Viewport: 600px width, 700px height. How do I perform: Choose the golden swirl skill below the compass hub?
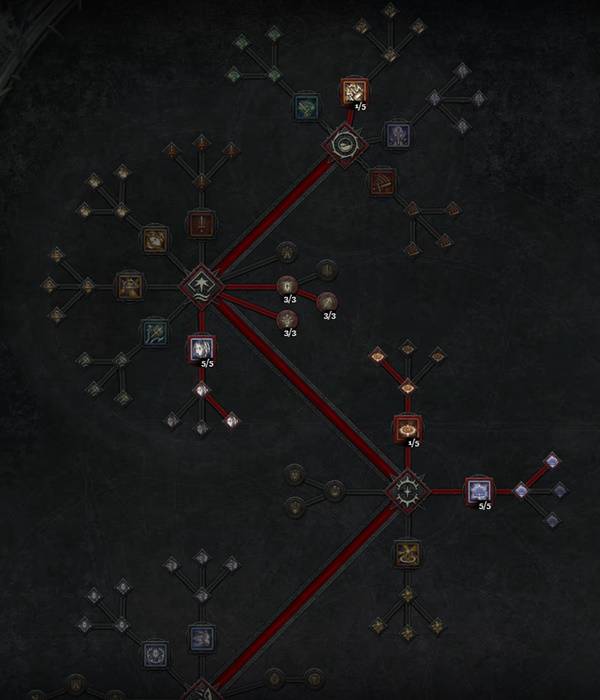pos(407,552)
